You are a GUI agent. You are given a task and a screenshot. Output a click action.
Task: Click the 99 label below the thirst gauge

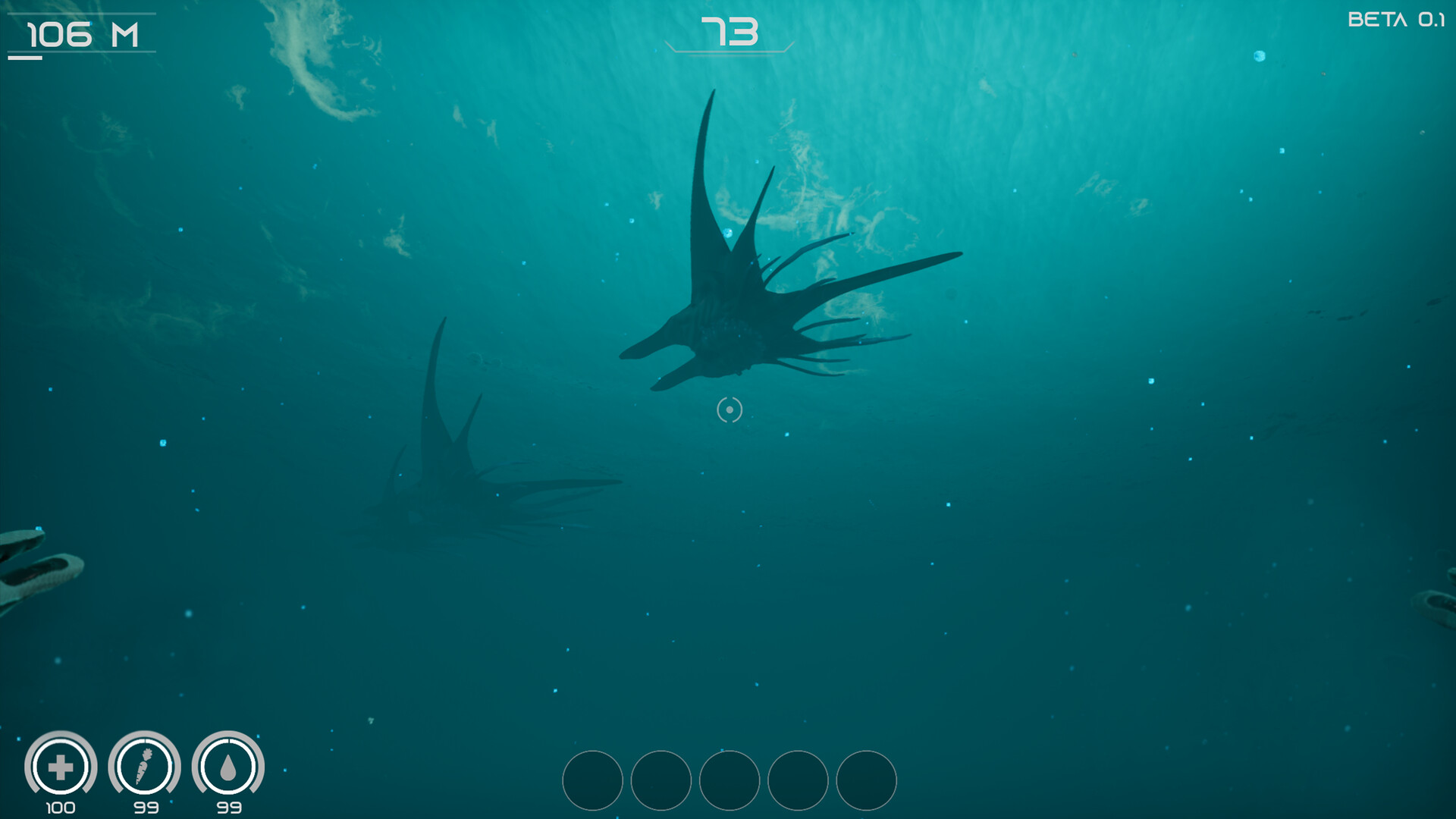click(231, 807)
